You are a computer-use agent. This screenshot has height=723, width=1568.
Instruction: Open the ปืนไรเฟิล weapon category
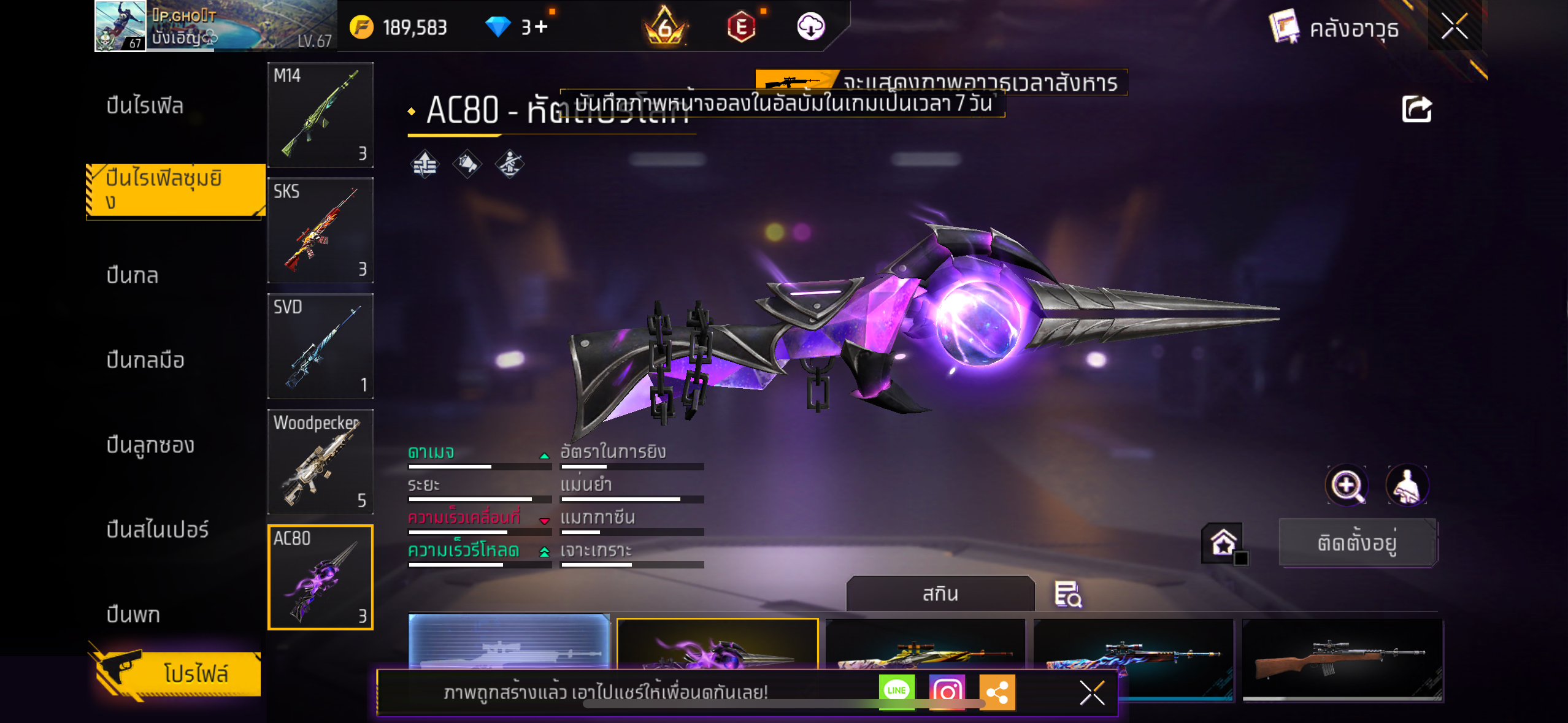145,105
